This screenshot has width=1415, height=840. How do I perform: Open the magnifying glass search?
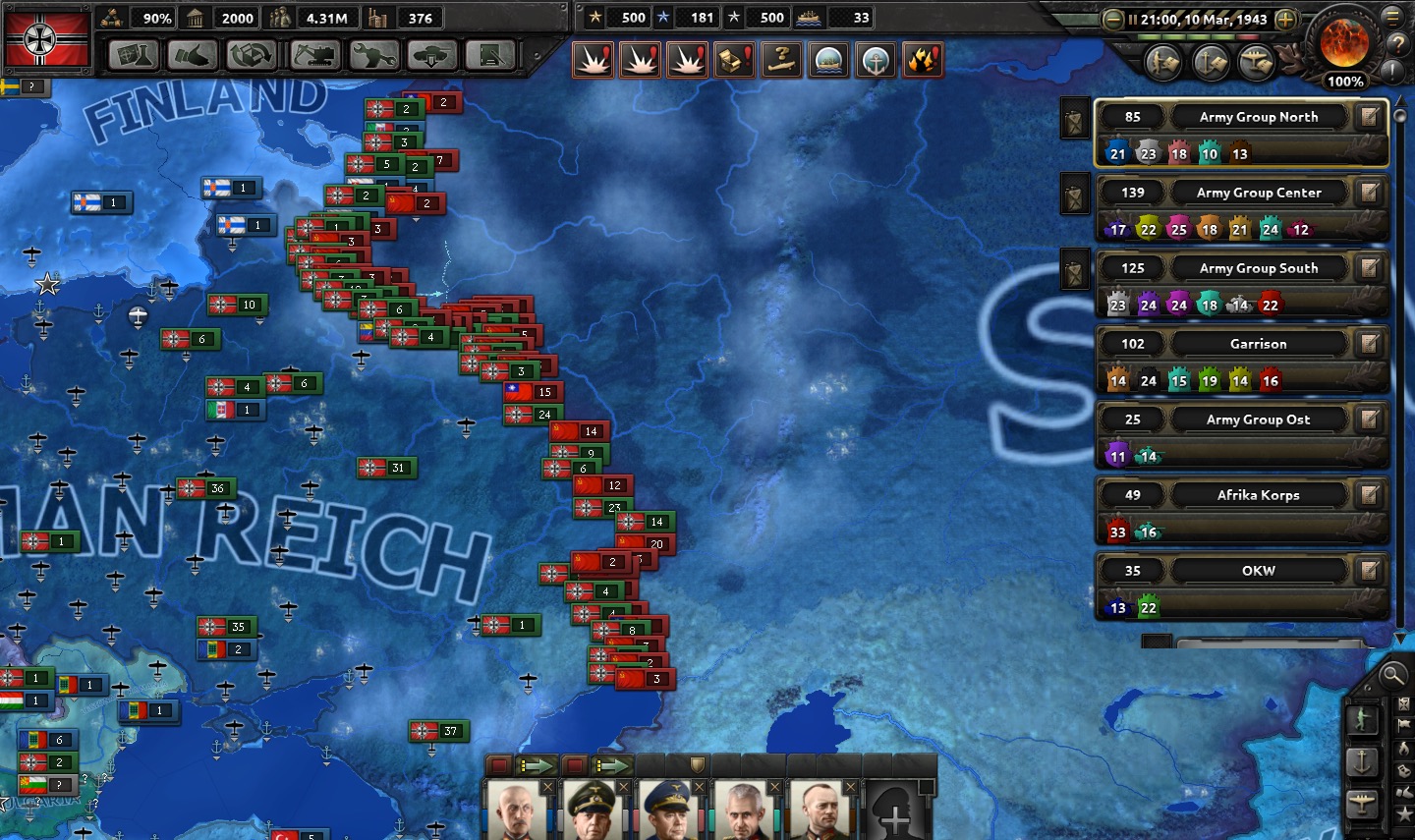(1391, 675)
